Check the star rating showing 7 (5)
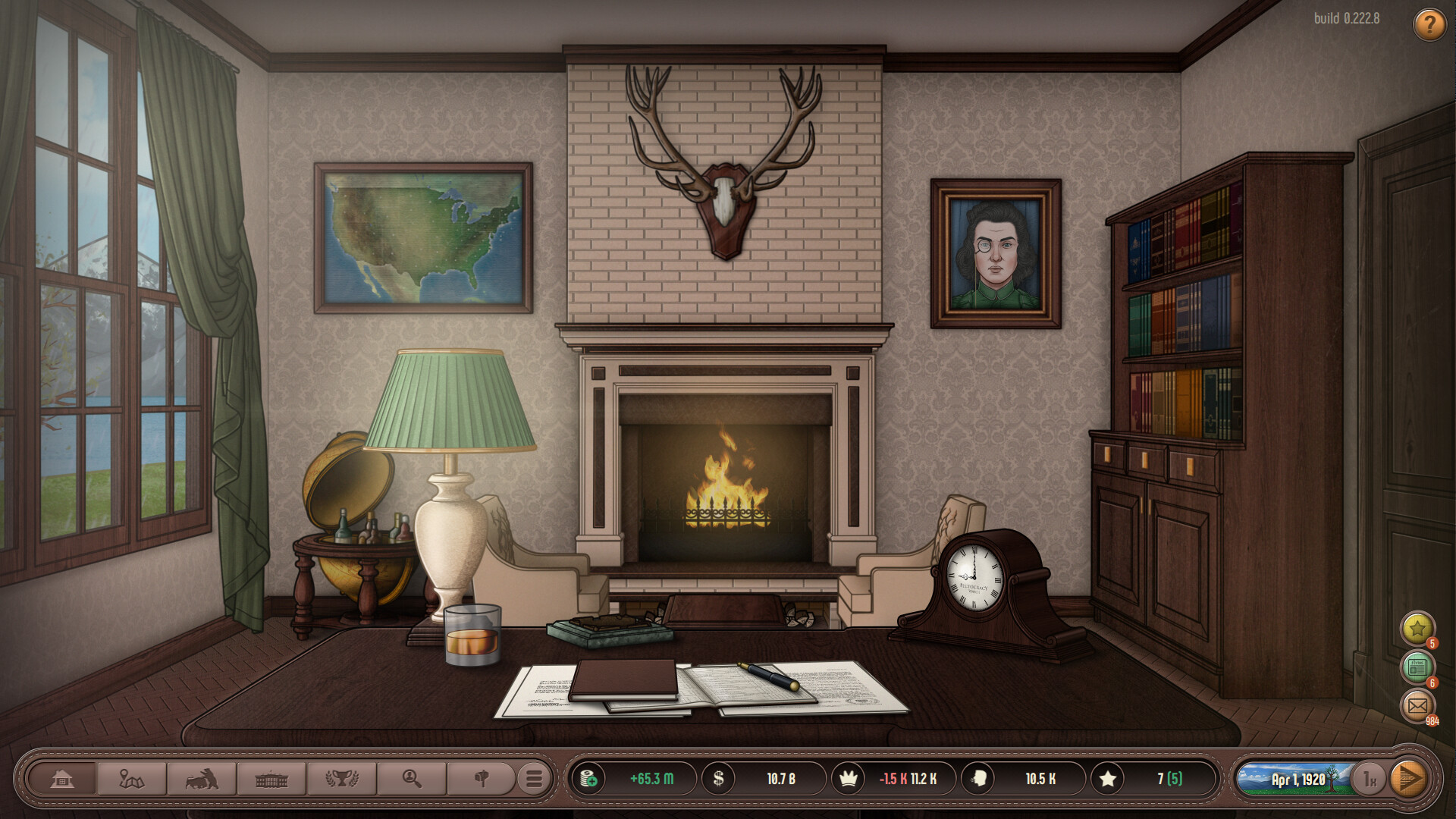This screenshot has height=819, width=1456. [x=1145, y=778]
